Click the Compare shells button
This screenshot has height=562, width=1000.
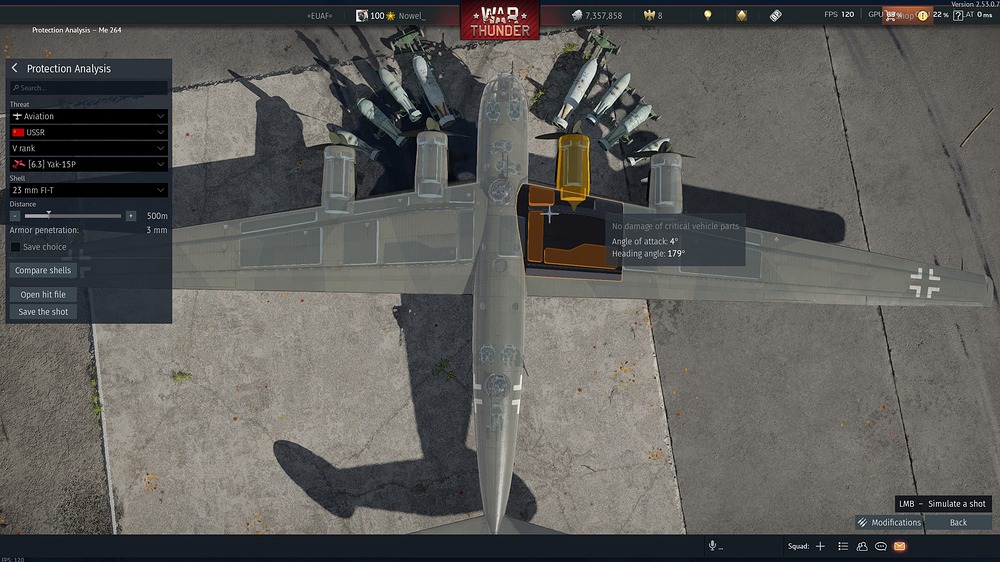click(43, 271)
